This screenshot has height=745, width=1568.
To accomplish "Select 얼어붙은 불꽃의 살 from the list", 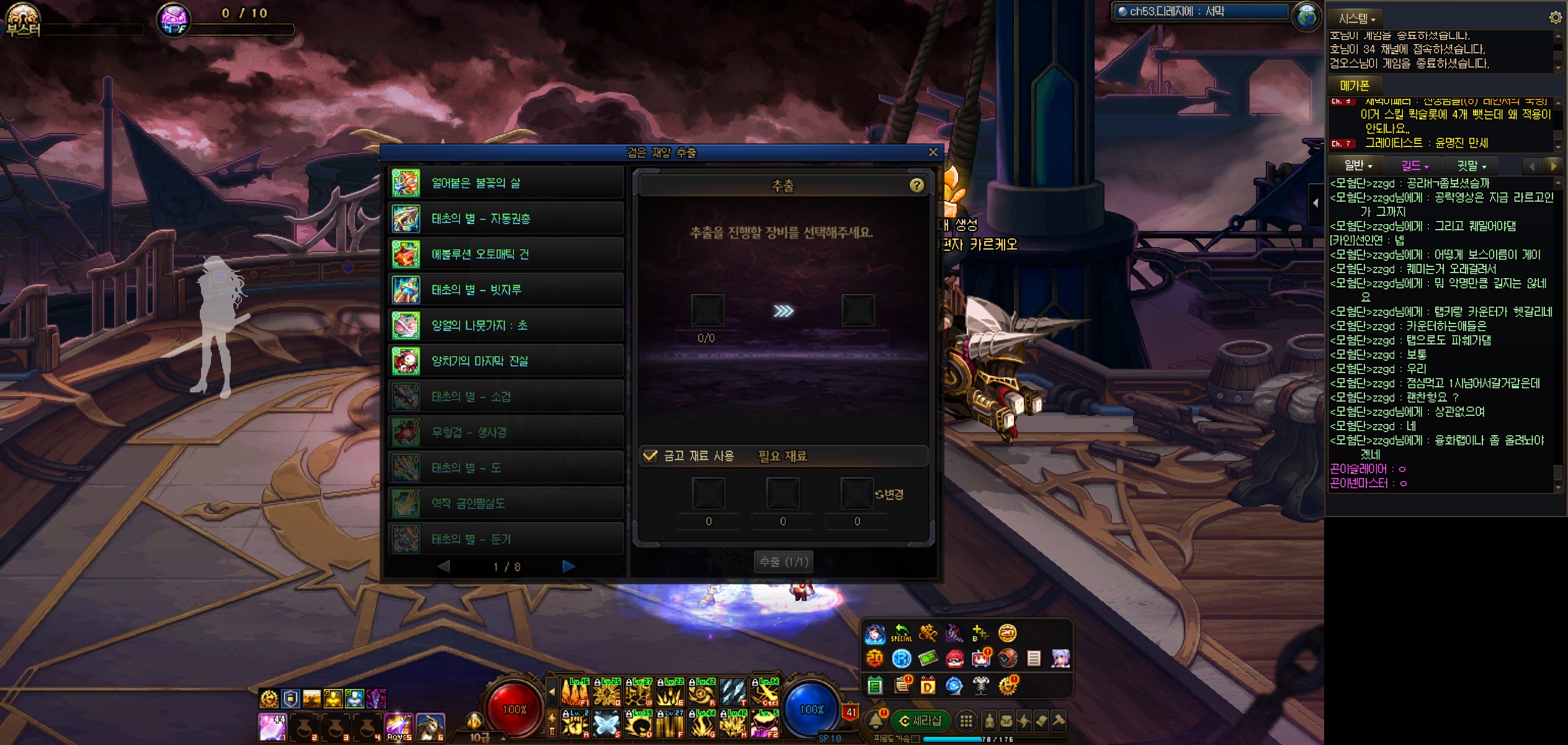I will (x=505, y=183).
